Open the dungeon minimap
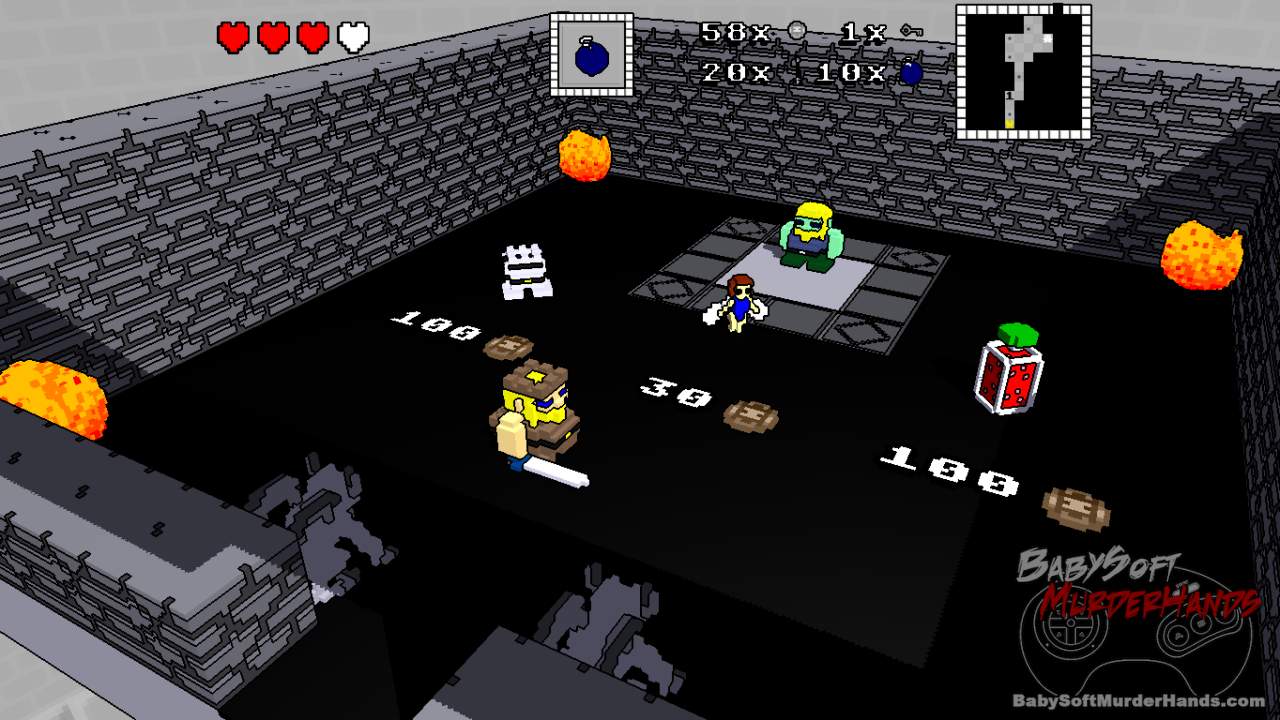This screenshot has width=1280, height=720. (1023, 71)
